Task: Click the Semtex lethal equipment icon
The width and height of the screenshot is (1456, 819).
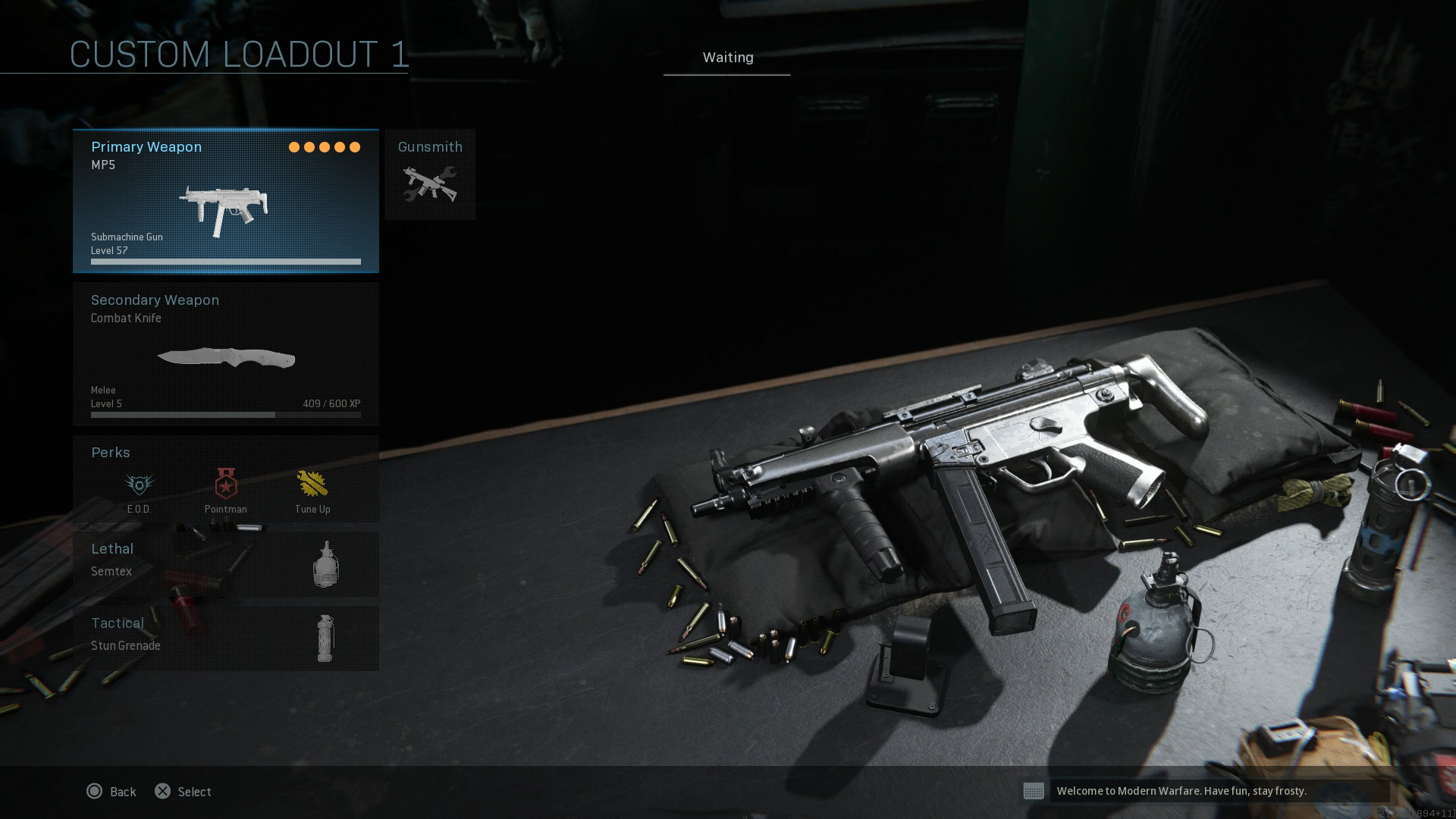Action: tap(326, 564)
